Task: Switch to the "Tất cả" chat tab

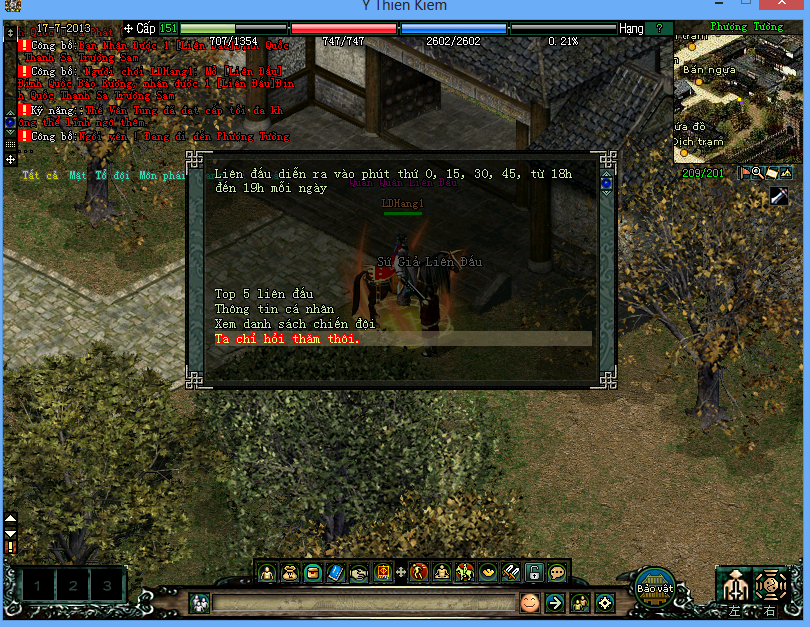Action: point(38,176)
